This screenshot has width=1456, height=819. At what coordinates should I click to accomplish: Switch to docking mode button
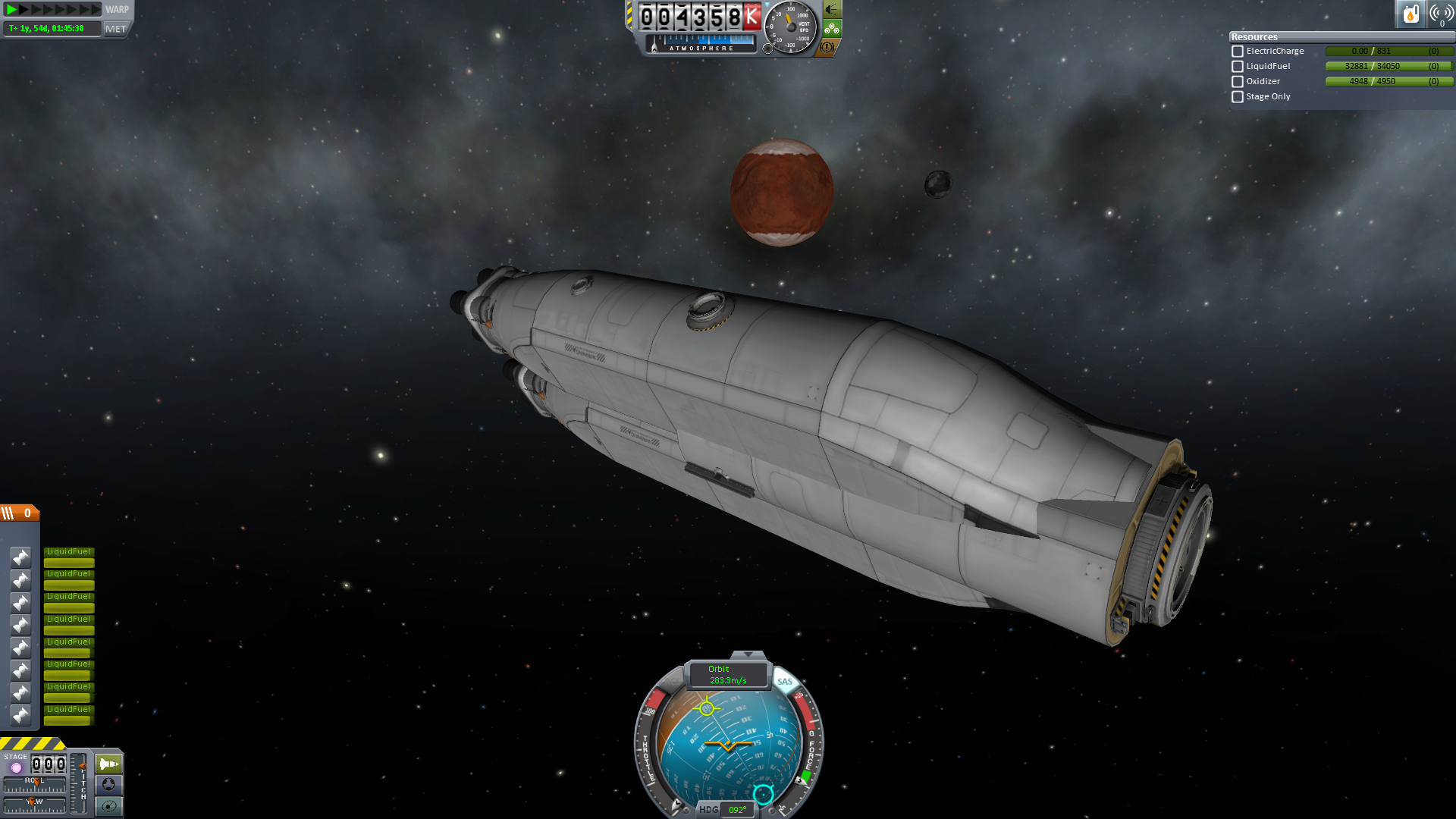point(109,784)
